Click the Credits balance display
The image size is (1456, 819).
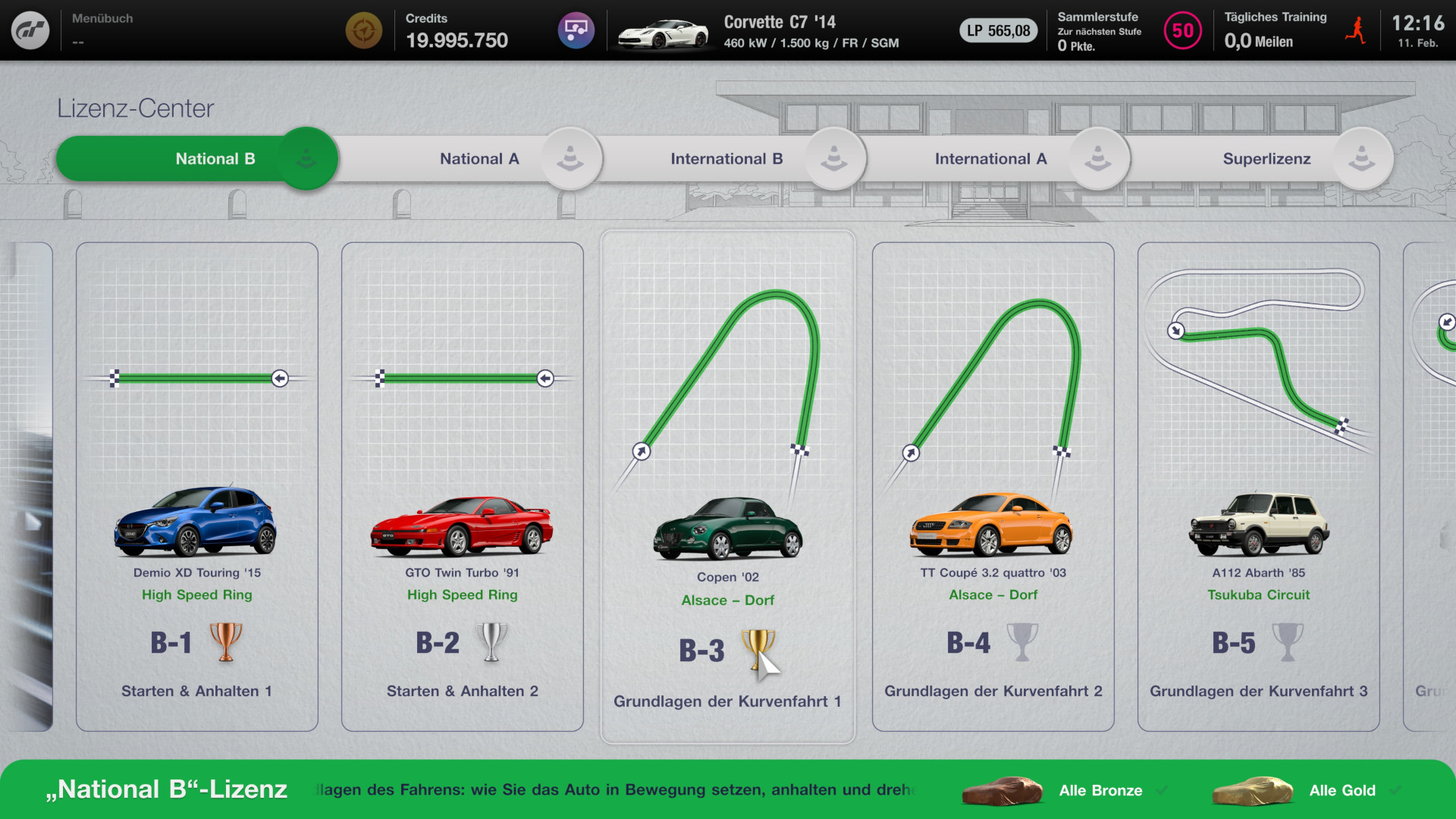tap(457, 31)
